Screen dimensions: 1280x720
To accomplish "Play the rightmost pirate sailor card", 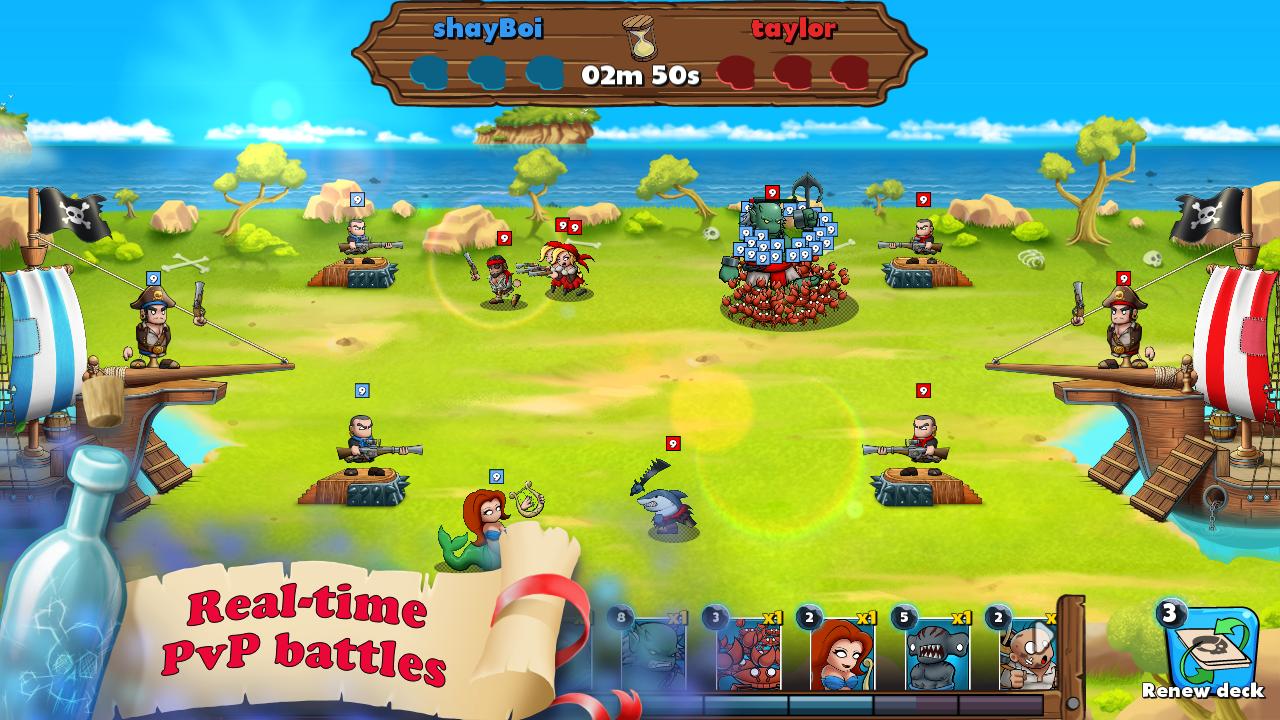I will point(1028,655).
